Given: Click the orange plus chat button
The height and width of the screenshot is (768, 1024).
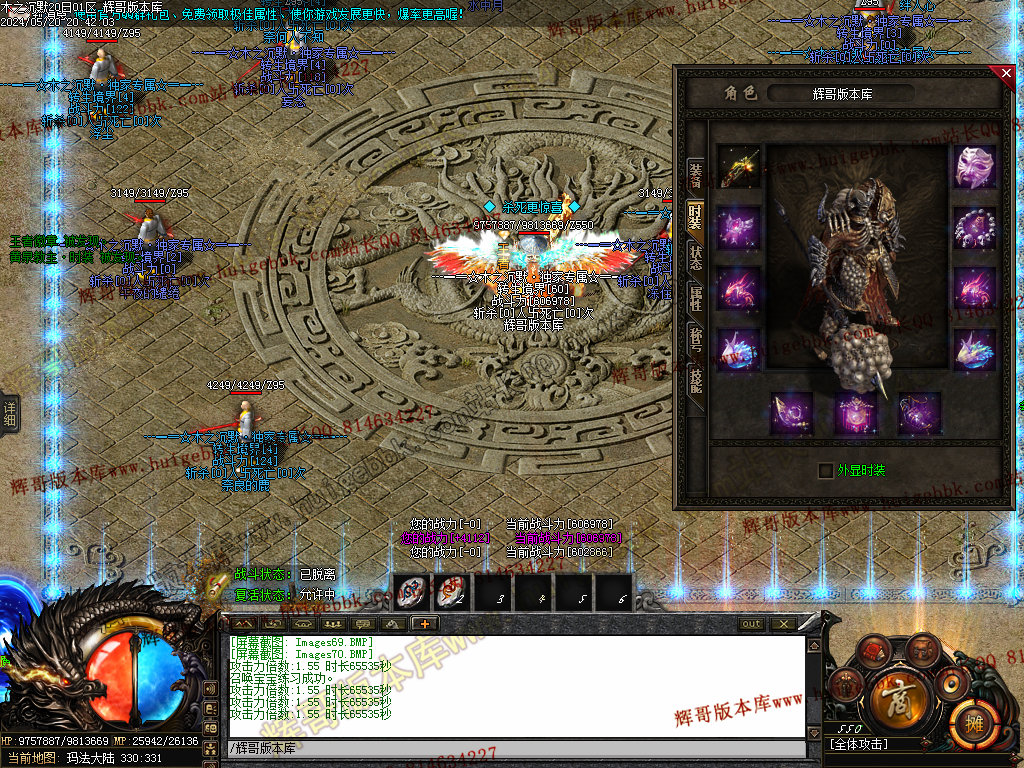Looking at the screenshot, I should [424, 624].
